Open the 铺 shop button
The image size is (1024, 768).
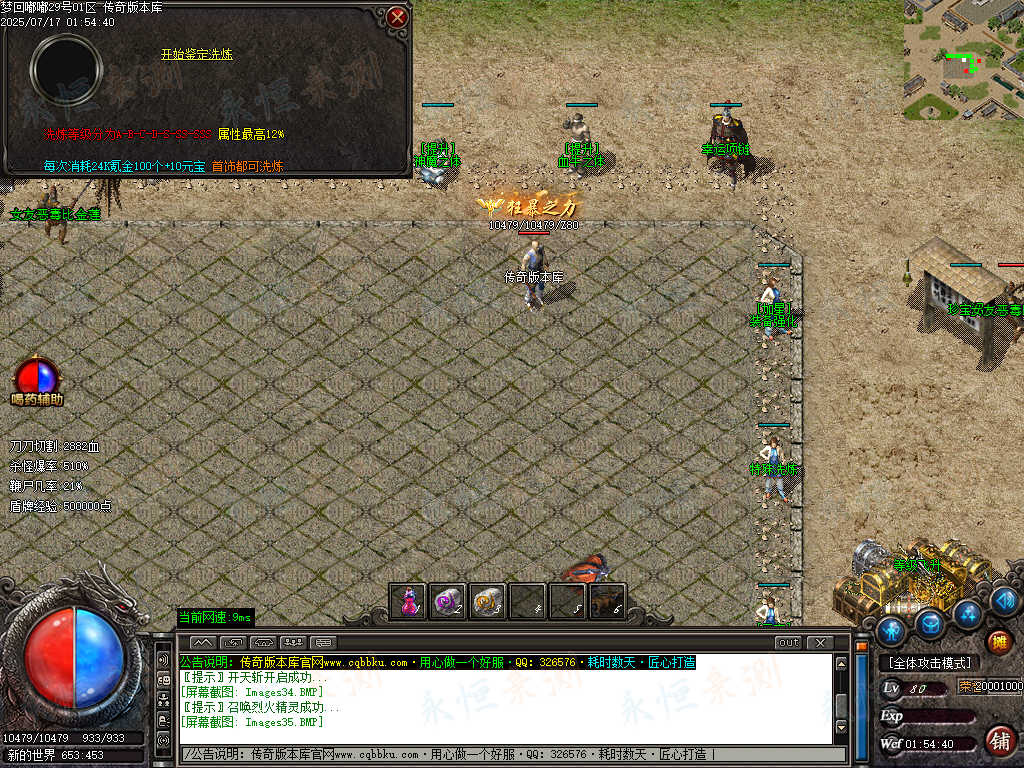click(999, 740)
